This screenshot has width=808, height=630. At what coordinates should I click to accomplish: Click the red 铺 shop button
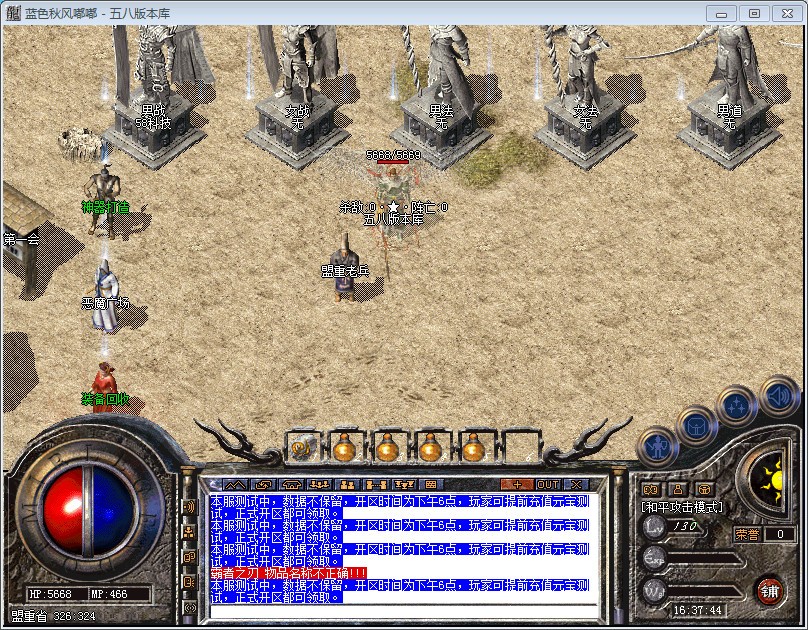pos(770,589)
